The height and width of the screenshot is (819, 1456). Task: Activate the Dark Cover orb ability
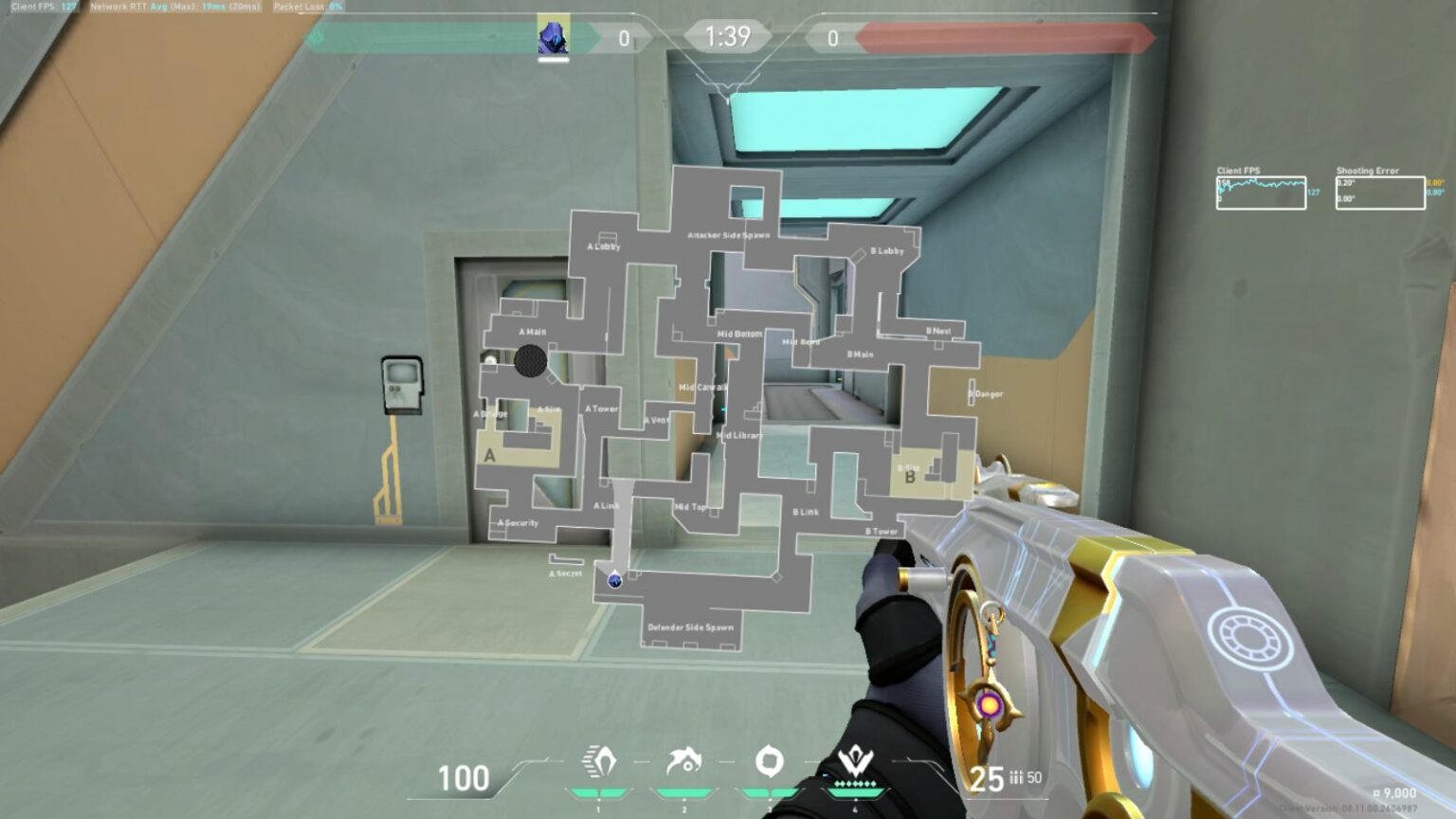pos(769,760)
